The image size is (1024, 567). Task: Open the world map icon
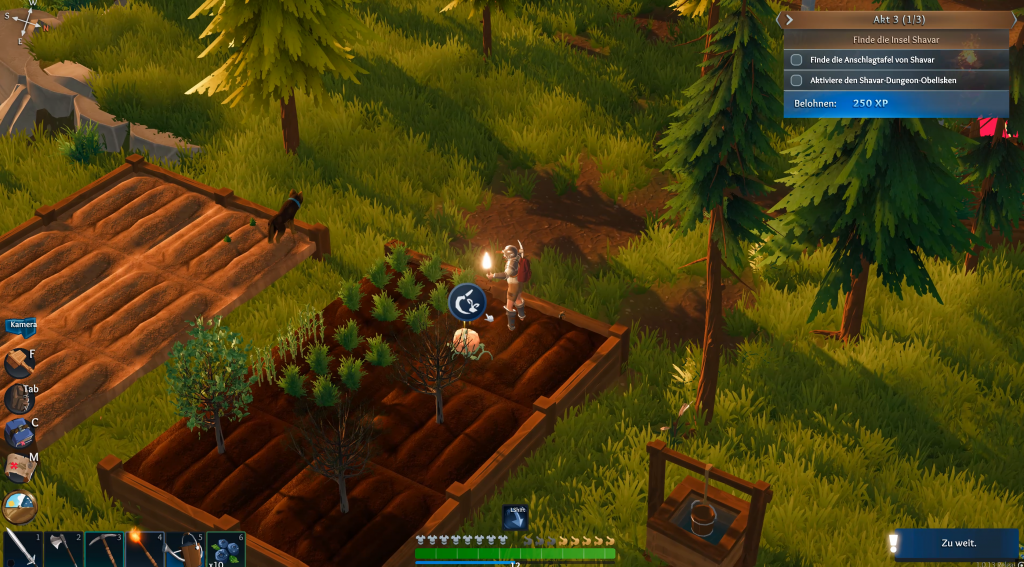click(x=18, y=468)
